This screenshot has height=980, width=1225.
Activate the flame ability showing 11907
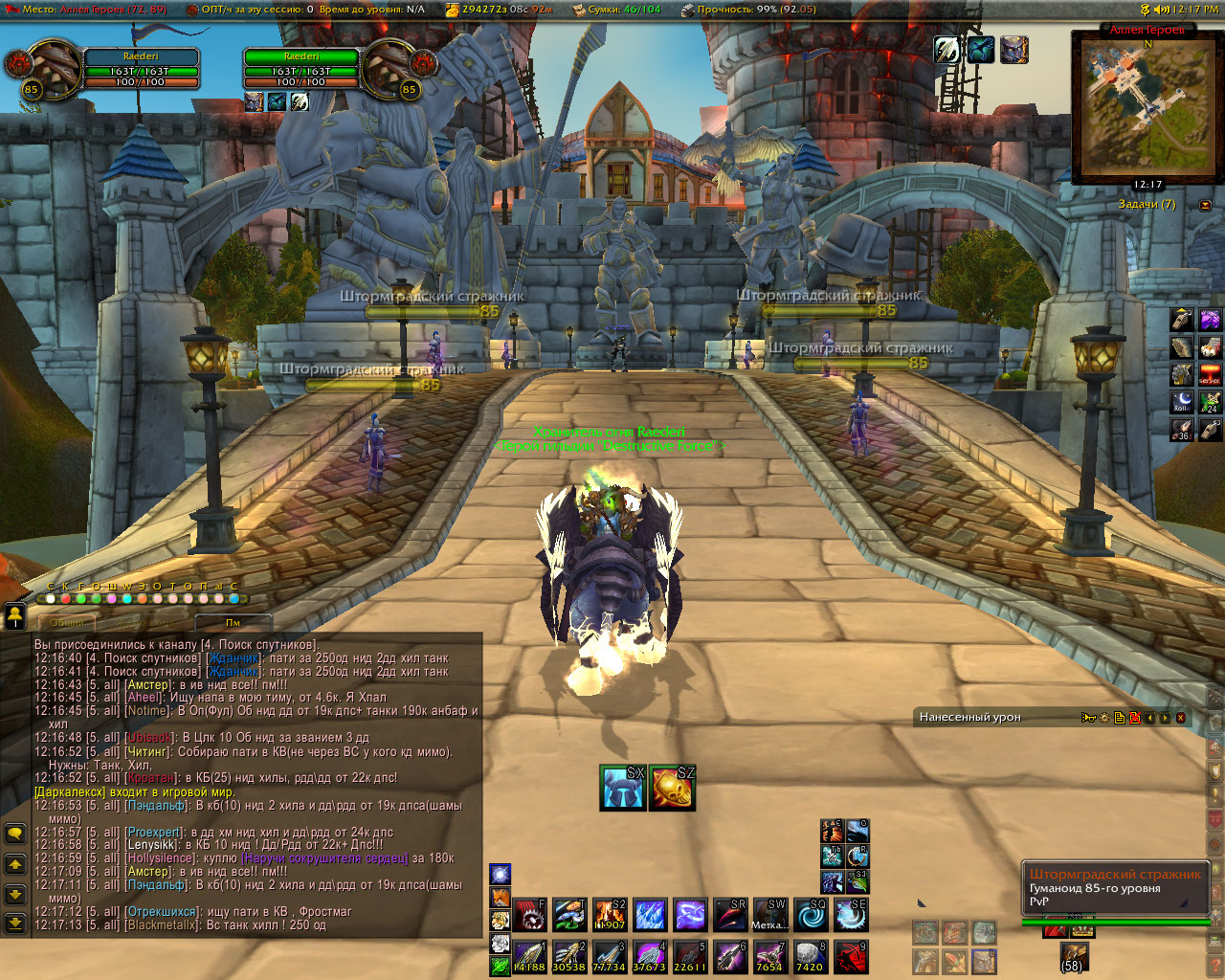610,915
